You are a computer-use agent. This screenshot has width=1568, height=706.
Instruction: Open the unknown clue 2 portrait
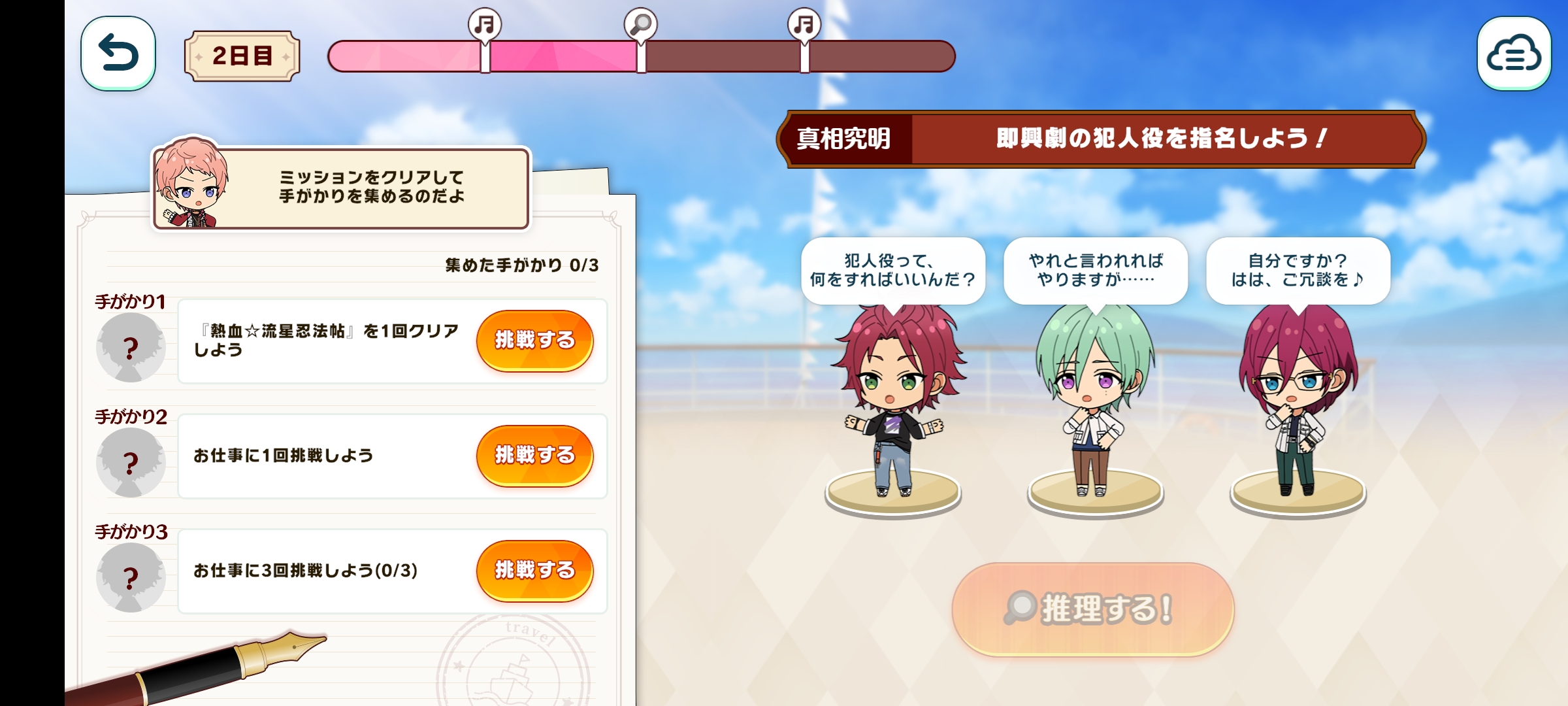(131, 462)
